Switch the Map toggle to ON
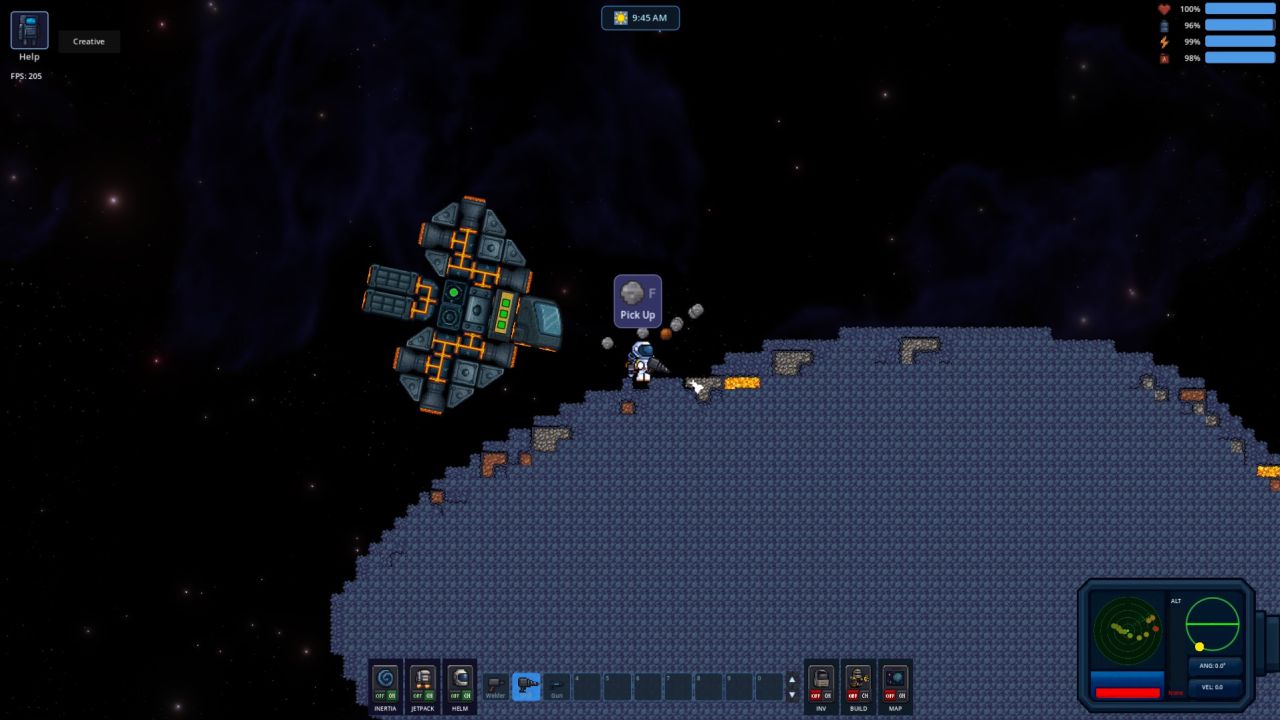 [901, 696]
